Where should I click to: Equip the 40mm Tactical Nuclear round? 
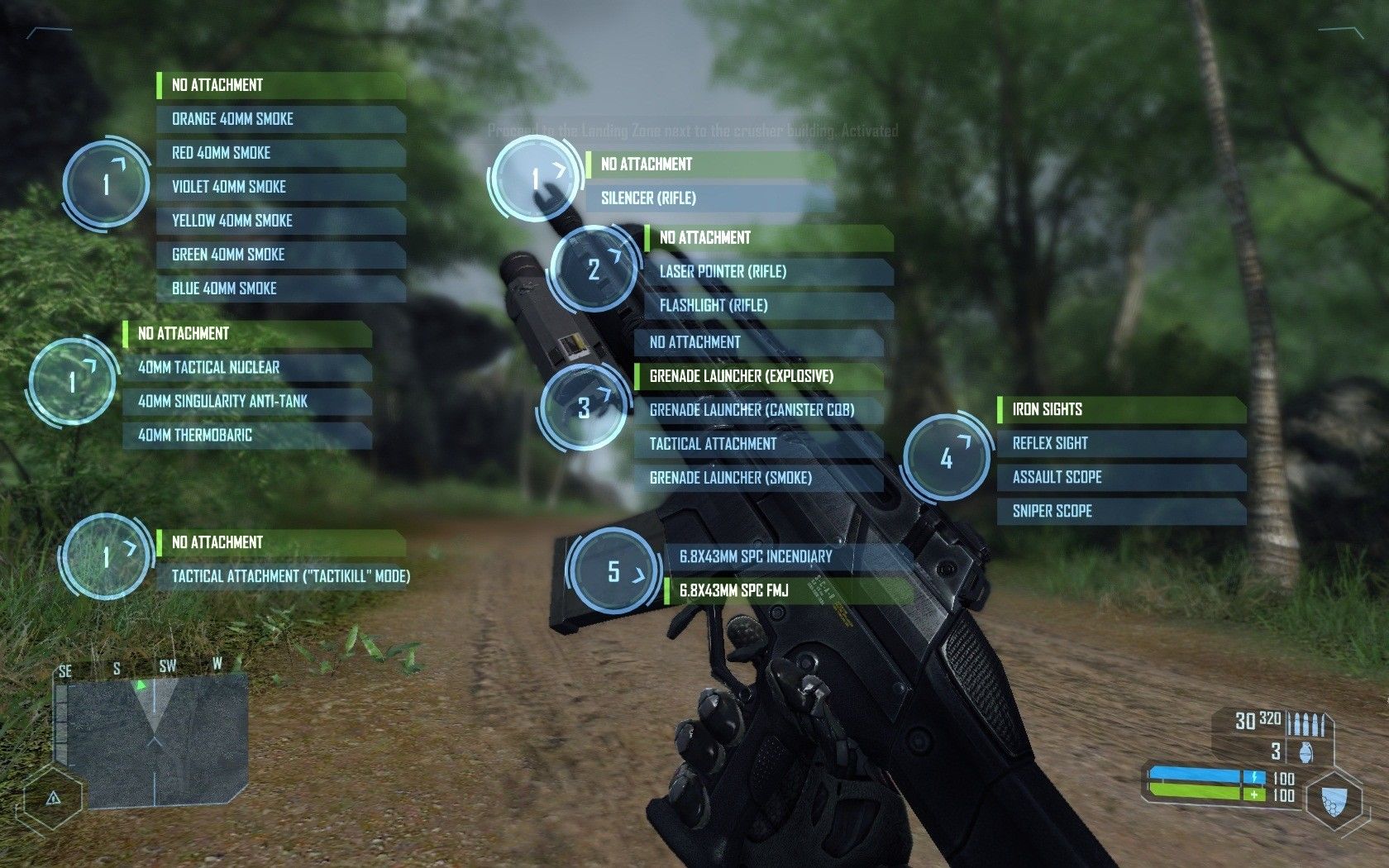[246, 368]
